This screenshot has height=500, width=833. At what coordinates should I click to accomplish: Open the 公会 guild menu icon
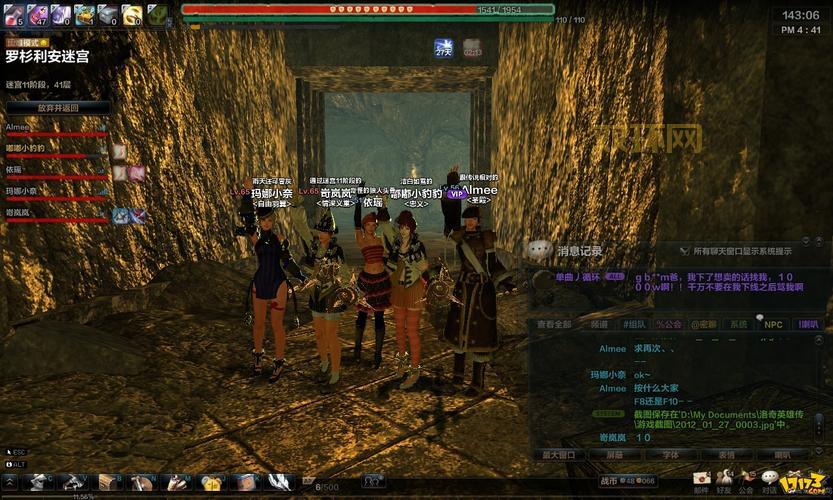click(x=746, y=481)
